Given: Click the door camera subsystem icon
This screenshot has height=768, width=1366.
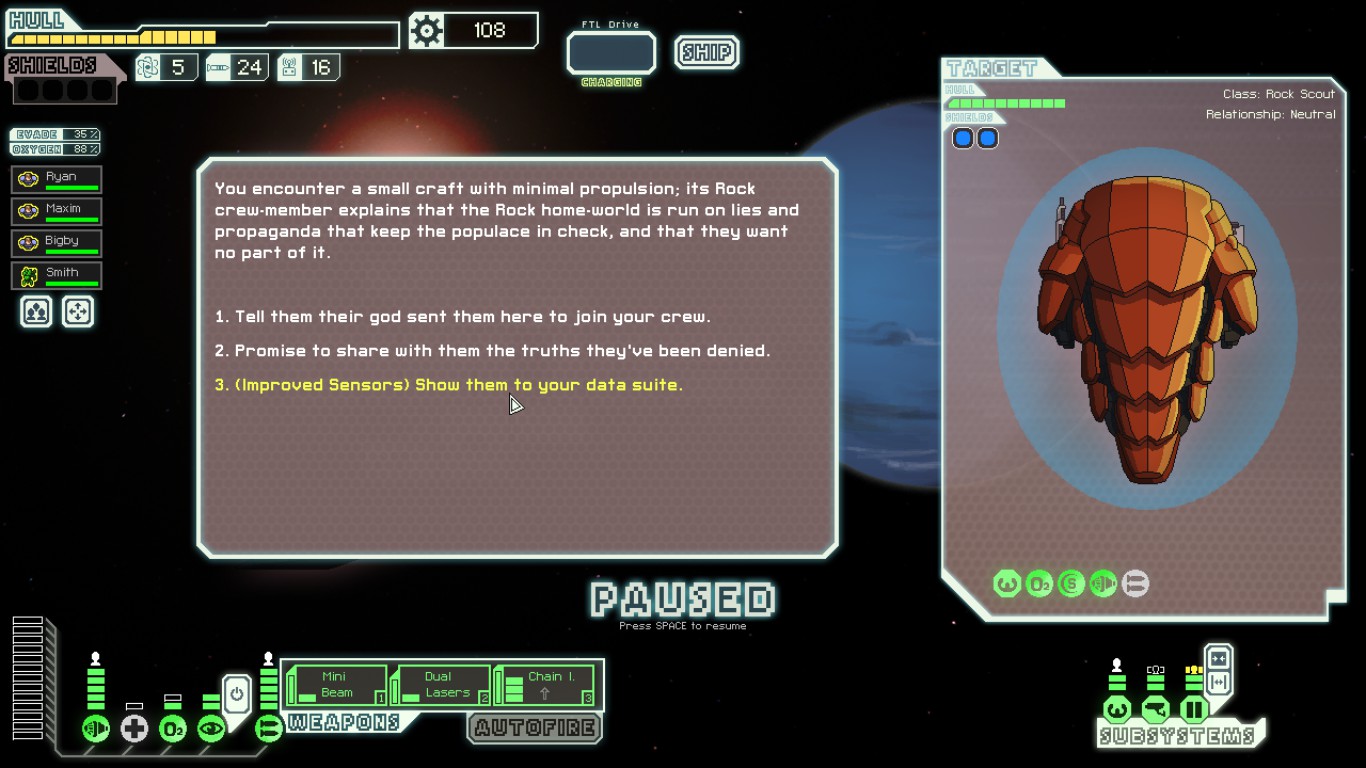Looking at the screenshot, I should point(1156,711).
